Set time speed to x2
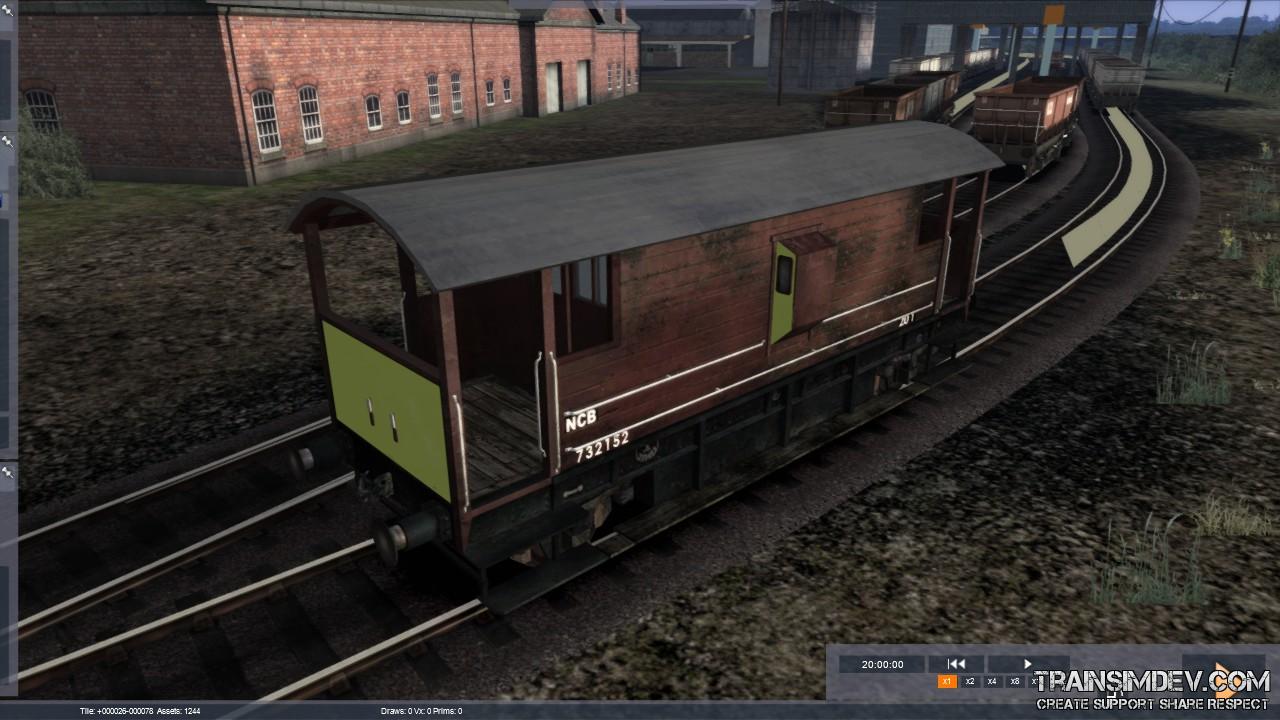This screenshot has width=1280, height=720. tap(970, 682)
